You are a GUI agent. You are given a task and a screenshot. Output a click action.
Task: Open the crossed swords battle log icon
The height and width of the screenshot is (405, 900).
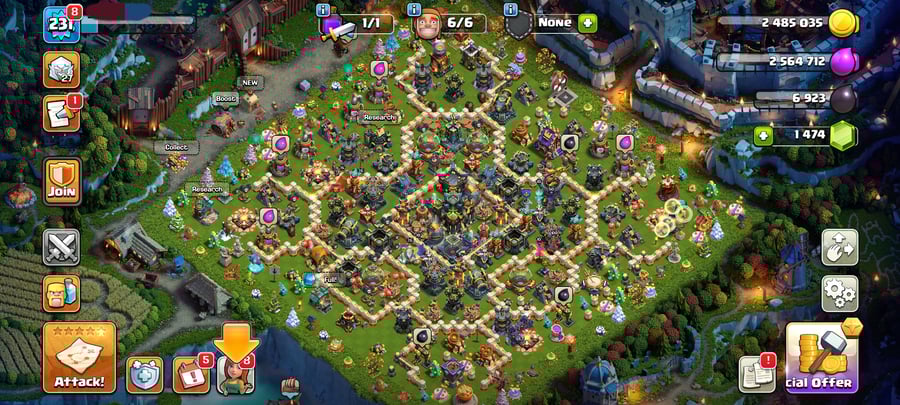tap(61, 247)
